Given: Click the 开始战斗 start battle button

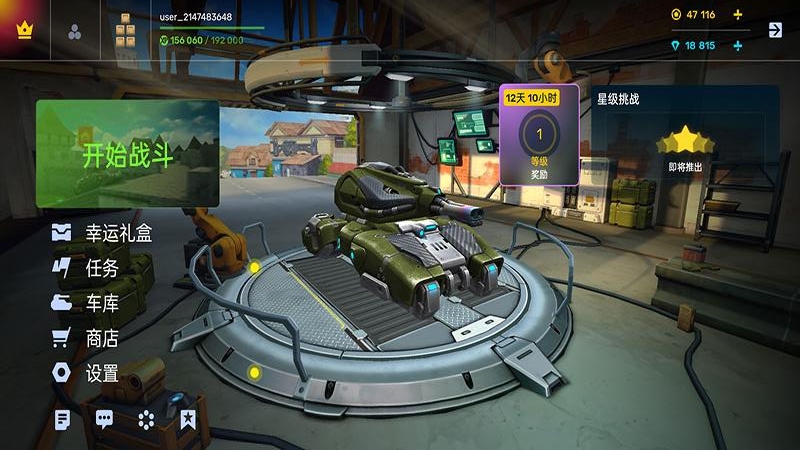Looking at the screenshot, I should pos(127,154).
